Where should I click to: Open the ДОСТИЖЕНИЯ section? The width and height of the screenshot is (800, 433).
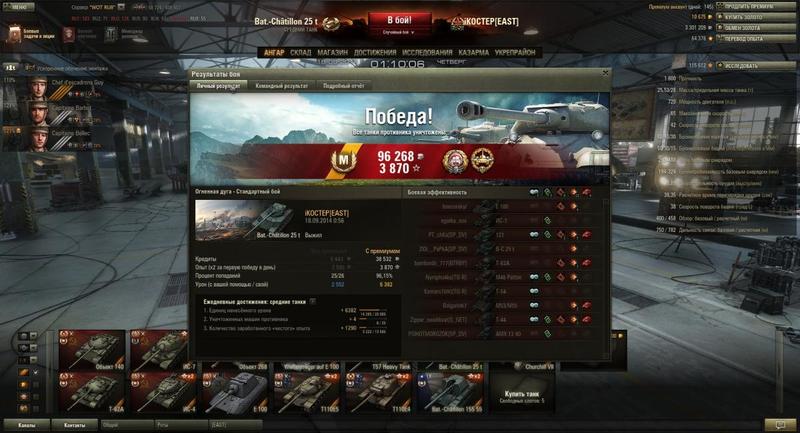tap(375, 52)
